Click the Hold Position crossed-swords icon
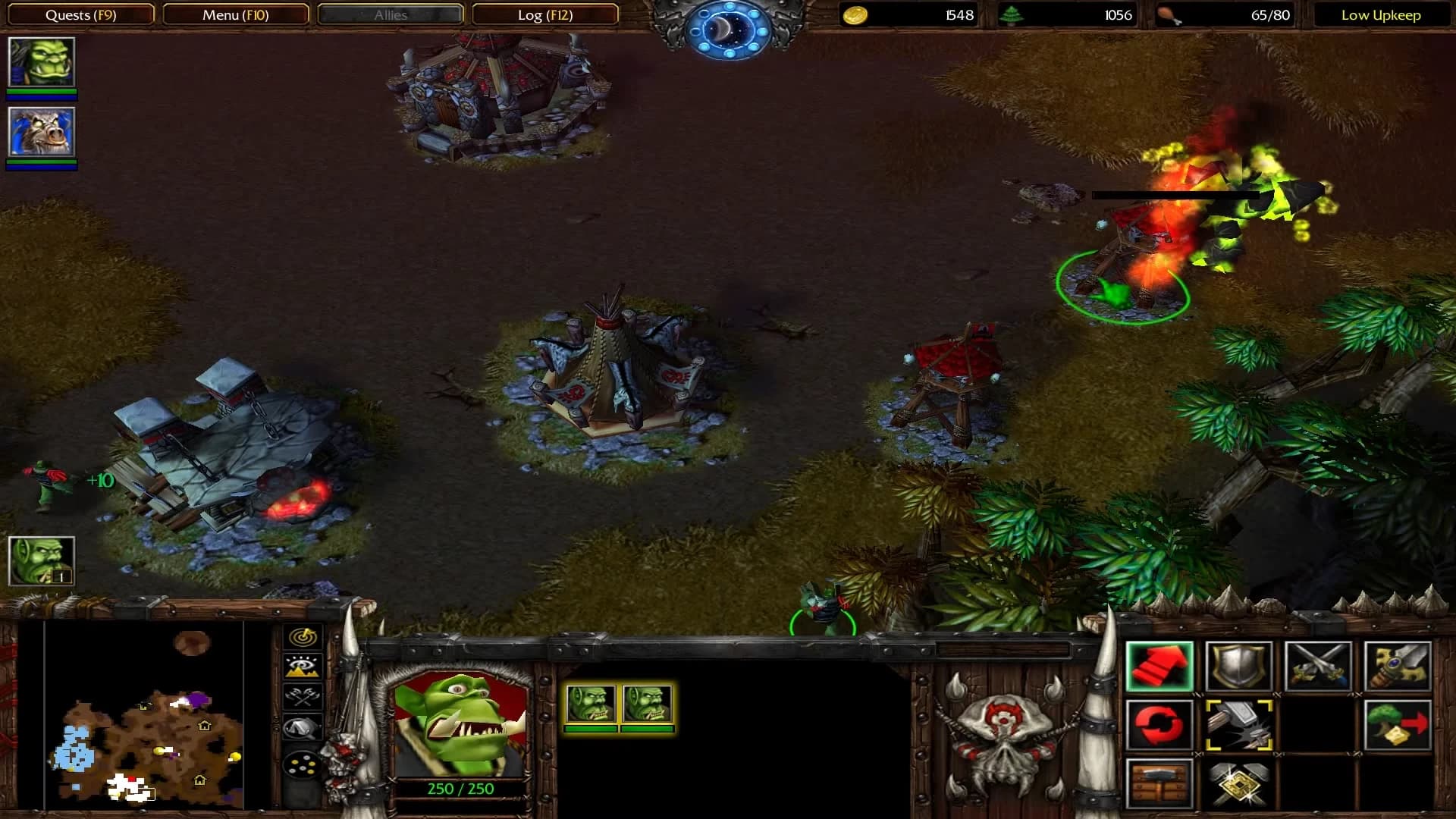 pos(1317,666)
